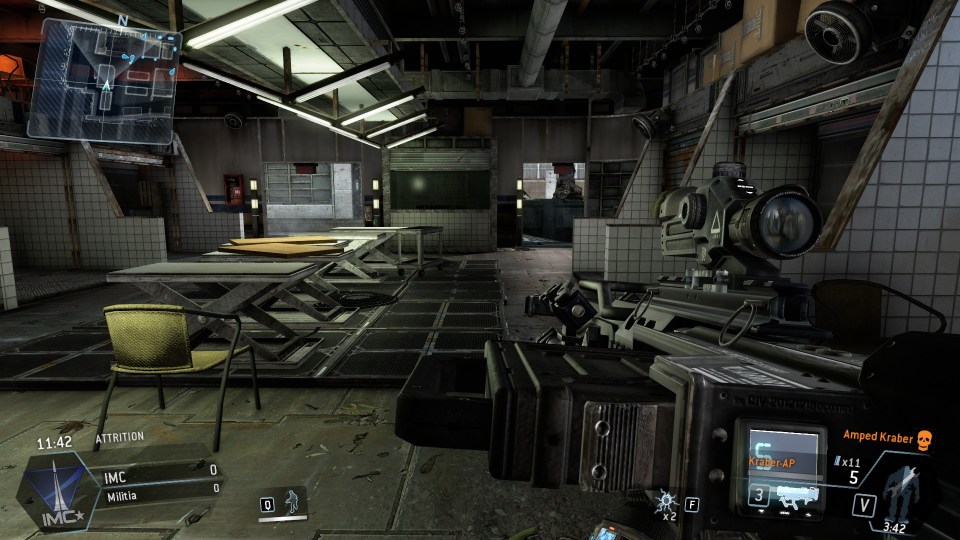Select the Amped Kraber skull burn card
This screenshot has width=960, height=540.
point(923,437)
